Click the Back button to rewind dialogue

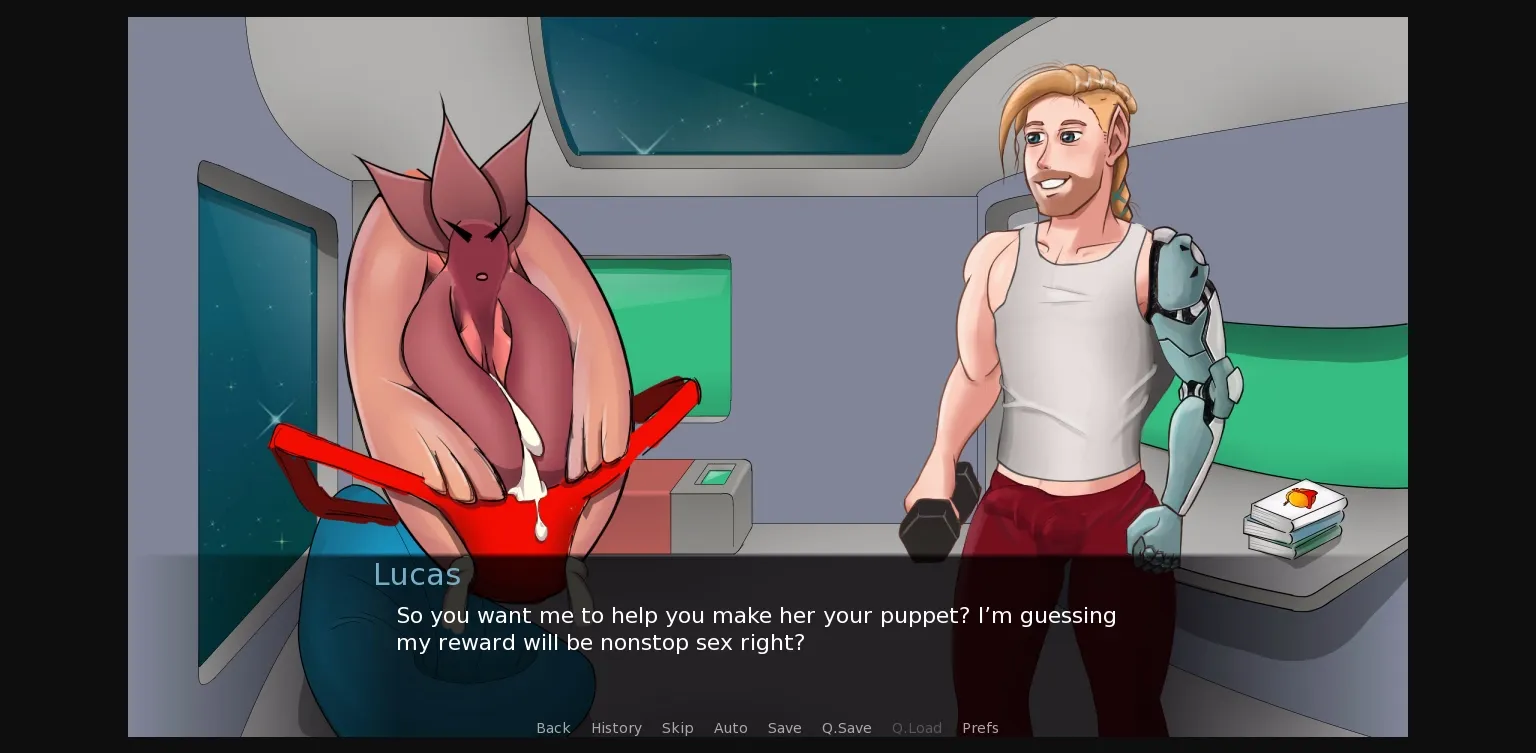coord(553,728)
